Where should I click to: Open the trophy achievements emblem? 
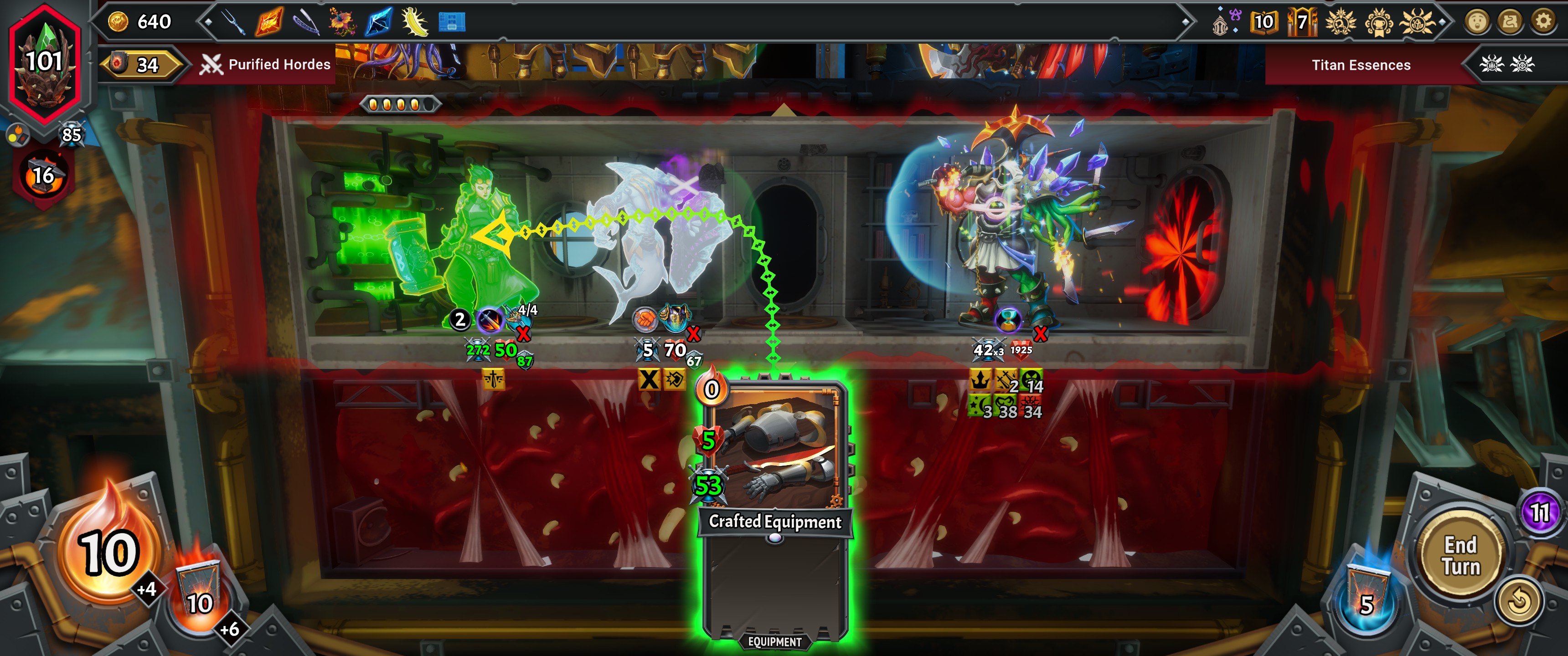click(1380, 22)
